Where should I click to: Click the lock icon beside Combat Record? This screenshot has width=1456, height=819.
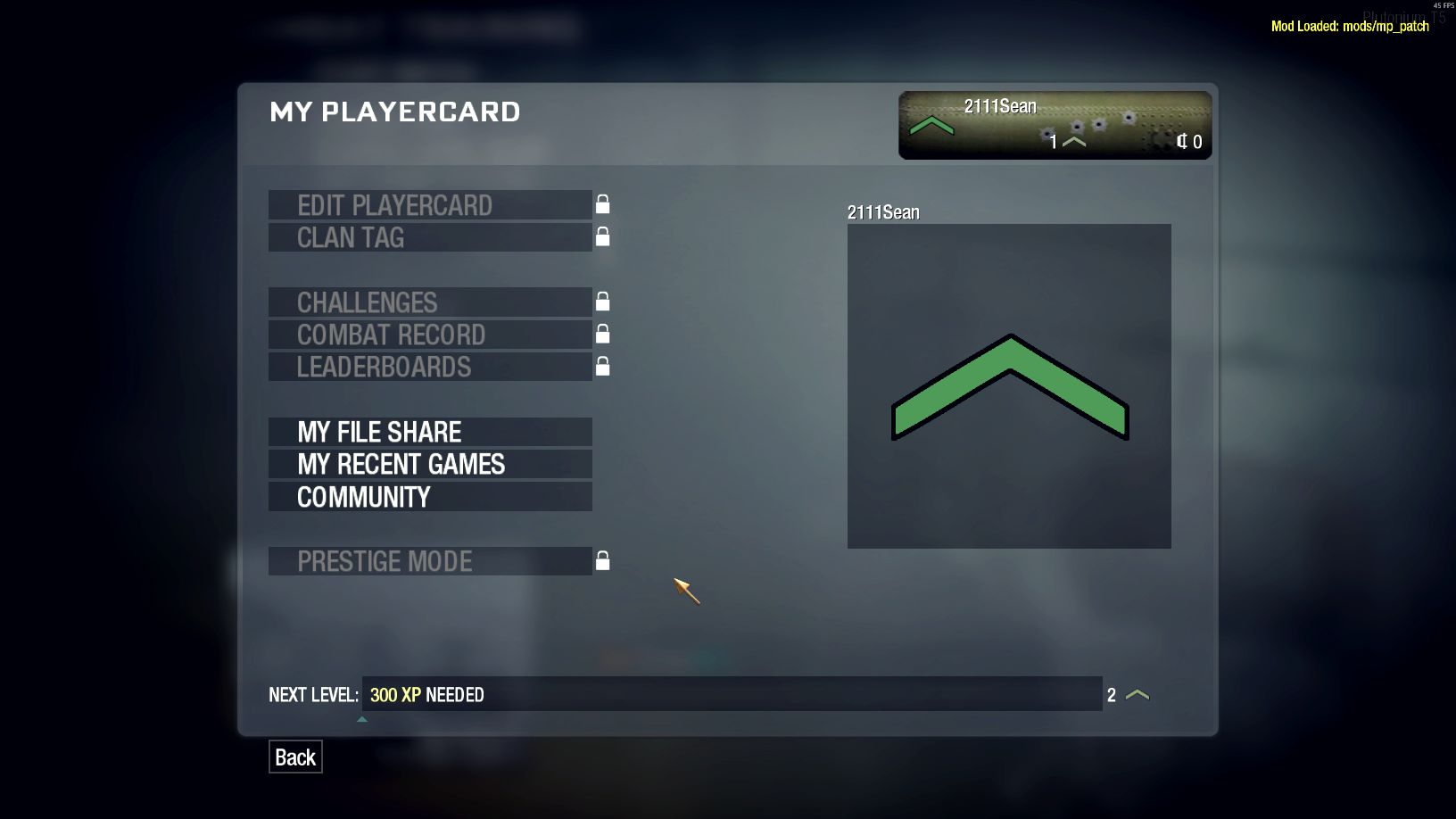point(602,334)
